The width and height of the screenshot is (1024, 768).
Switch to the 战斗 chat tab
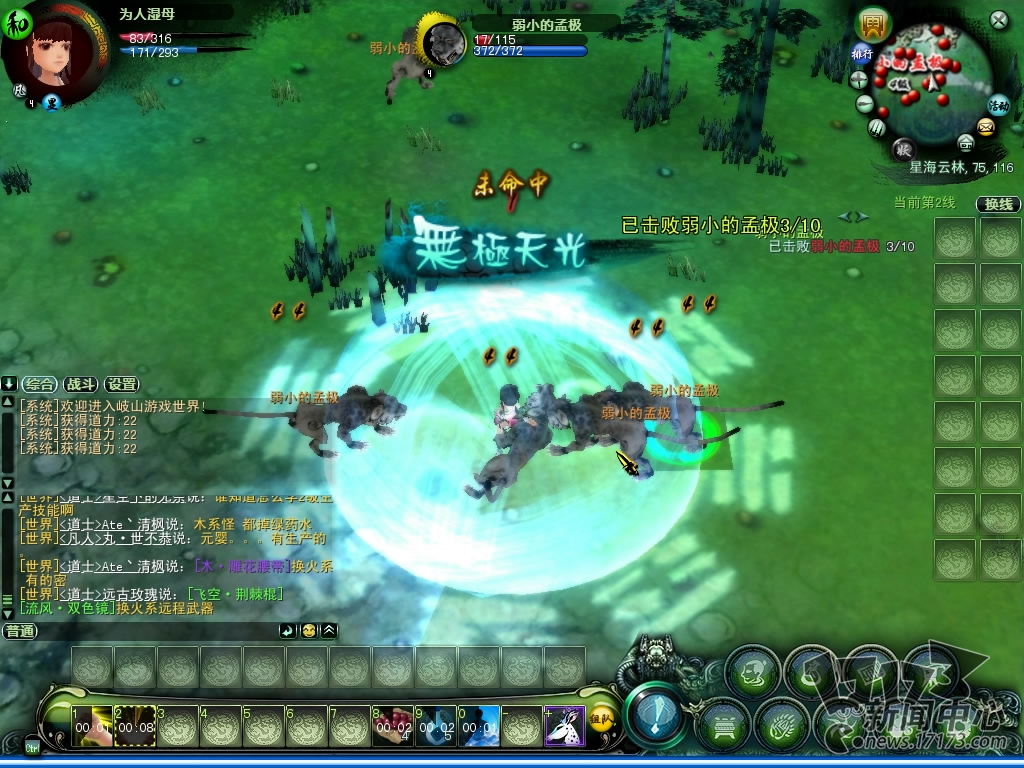(x=81, y=384)
